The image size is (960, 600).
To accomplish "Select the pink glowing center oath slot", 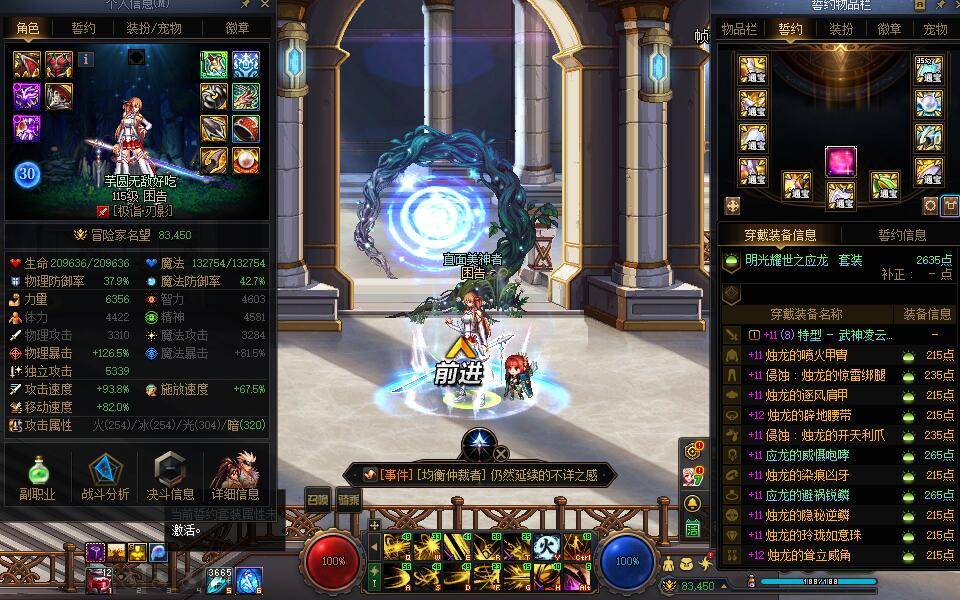I will pos(840,161).
